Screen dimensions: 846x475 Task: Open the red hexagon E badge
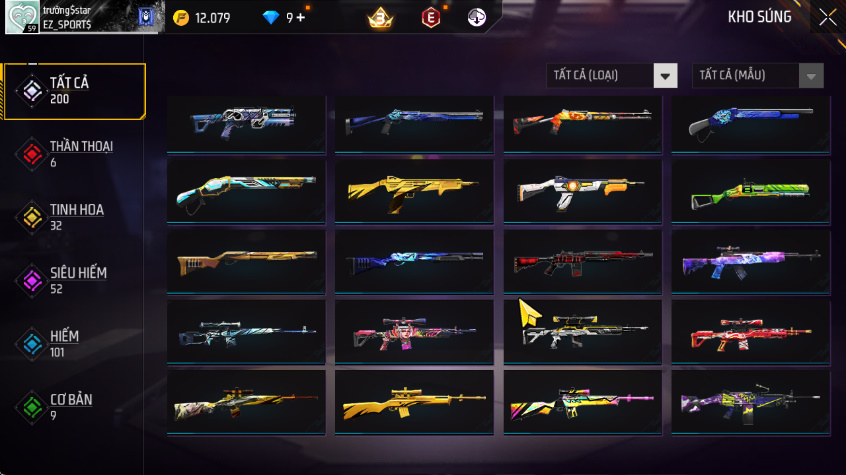coord(431,17)
